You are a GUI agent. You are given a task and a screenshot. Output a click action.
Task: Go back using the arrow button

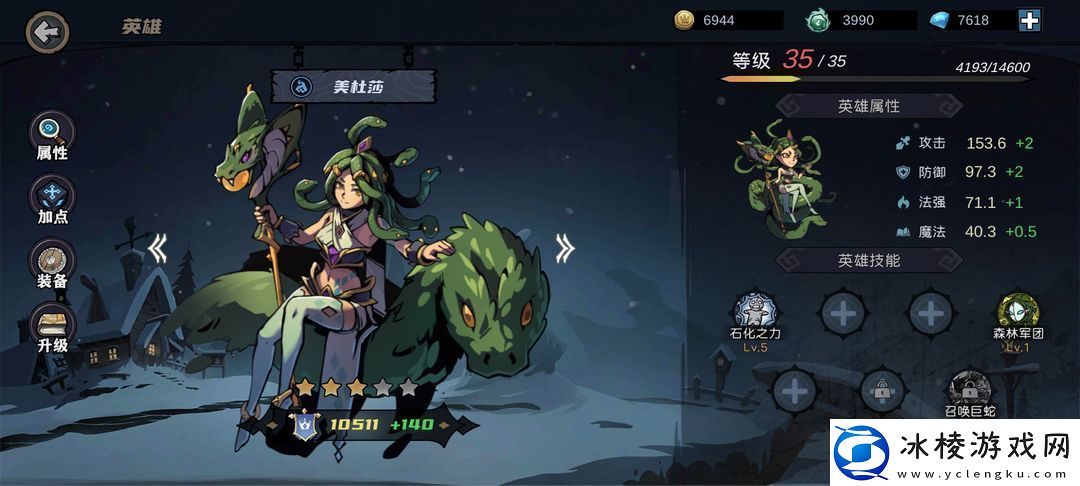tap(46, 32)
